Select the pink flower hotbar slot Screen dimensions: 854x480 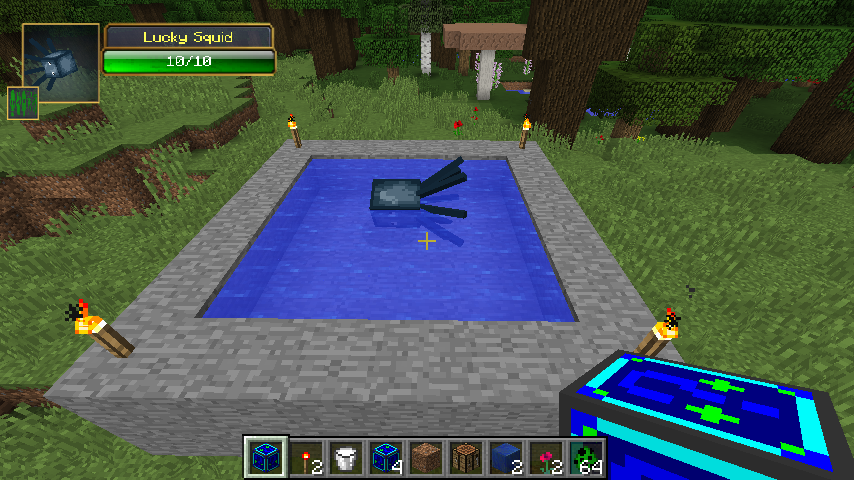tap(547, 457)
